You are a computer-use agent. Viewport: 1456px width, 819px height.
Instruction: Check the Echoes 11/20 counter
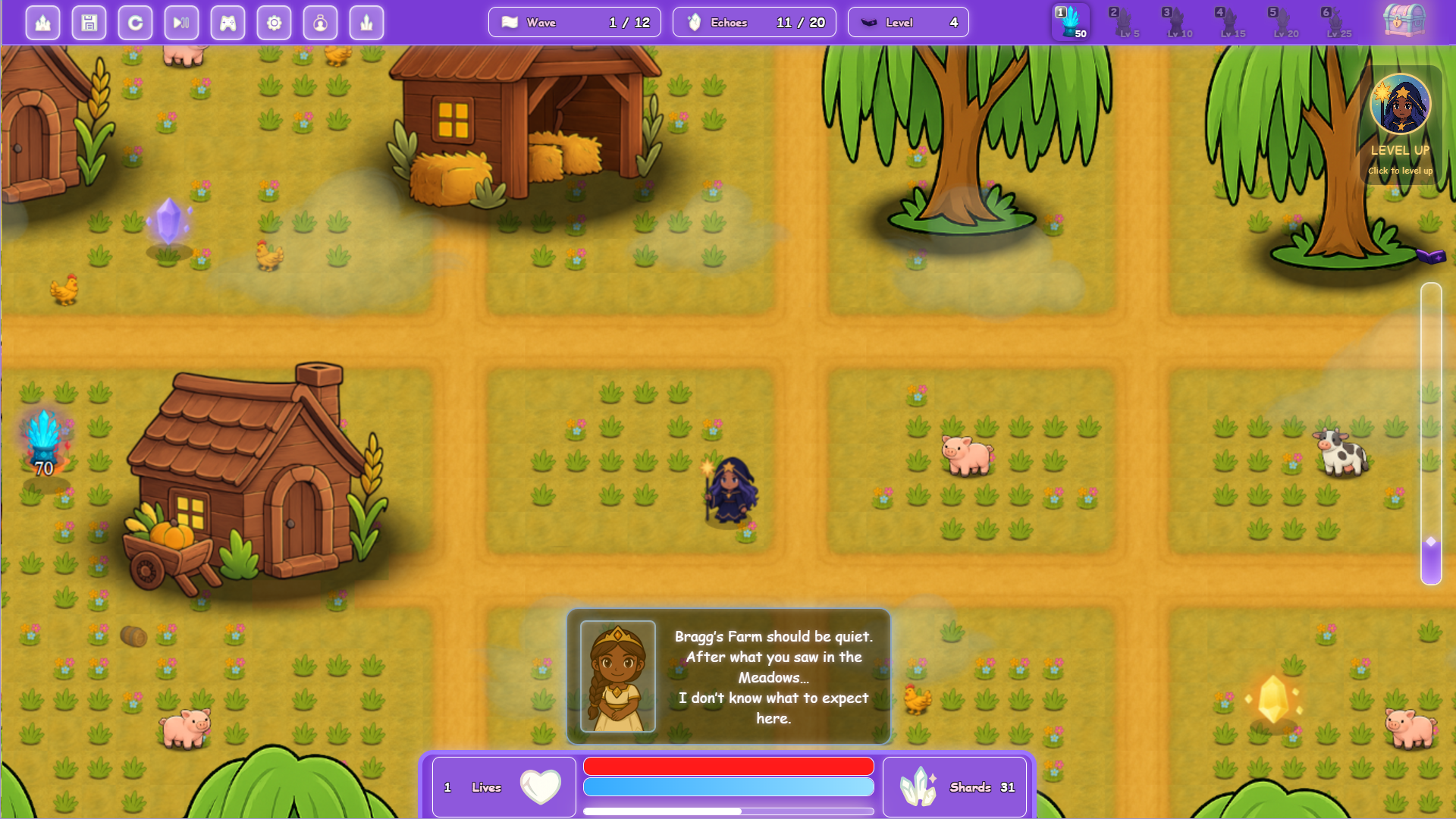click(x=754, y=22)
